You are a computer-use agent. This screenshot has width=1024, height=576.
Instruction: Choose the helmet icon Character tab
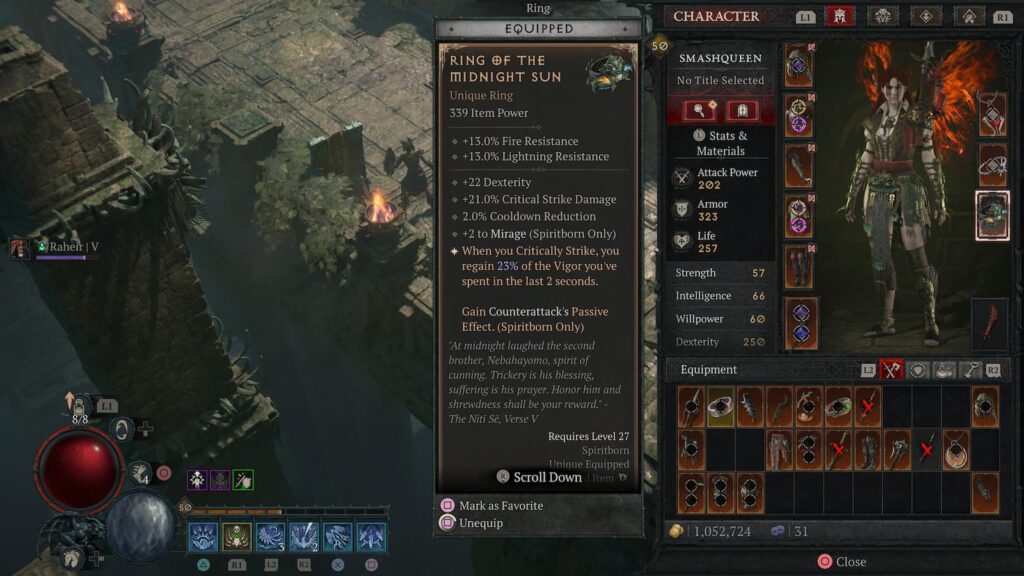point(840,16)
